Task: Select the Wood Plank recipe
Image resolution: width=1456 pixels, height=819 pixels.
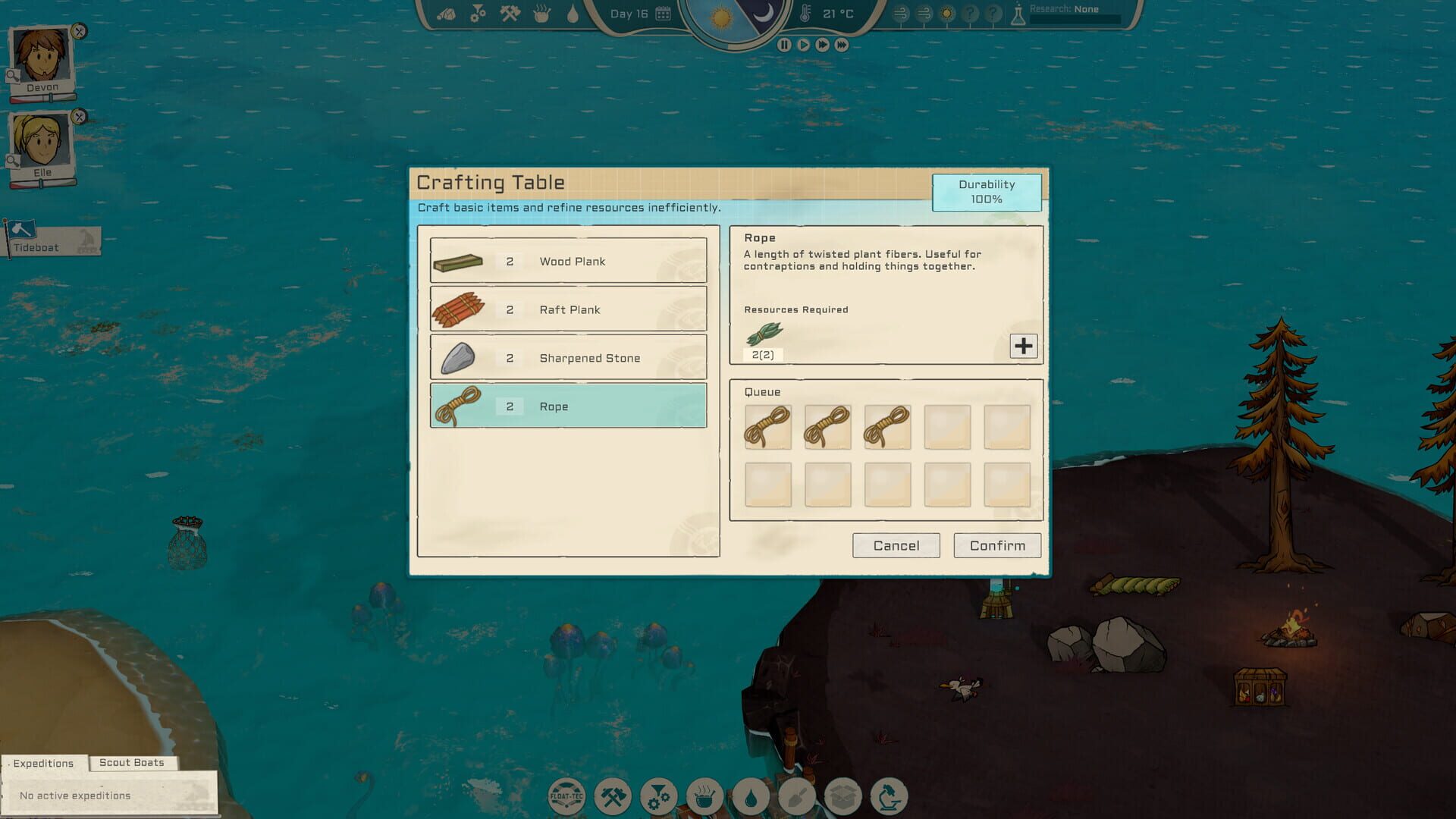Action: tap(568, 261)
